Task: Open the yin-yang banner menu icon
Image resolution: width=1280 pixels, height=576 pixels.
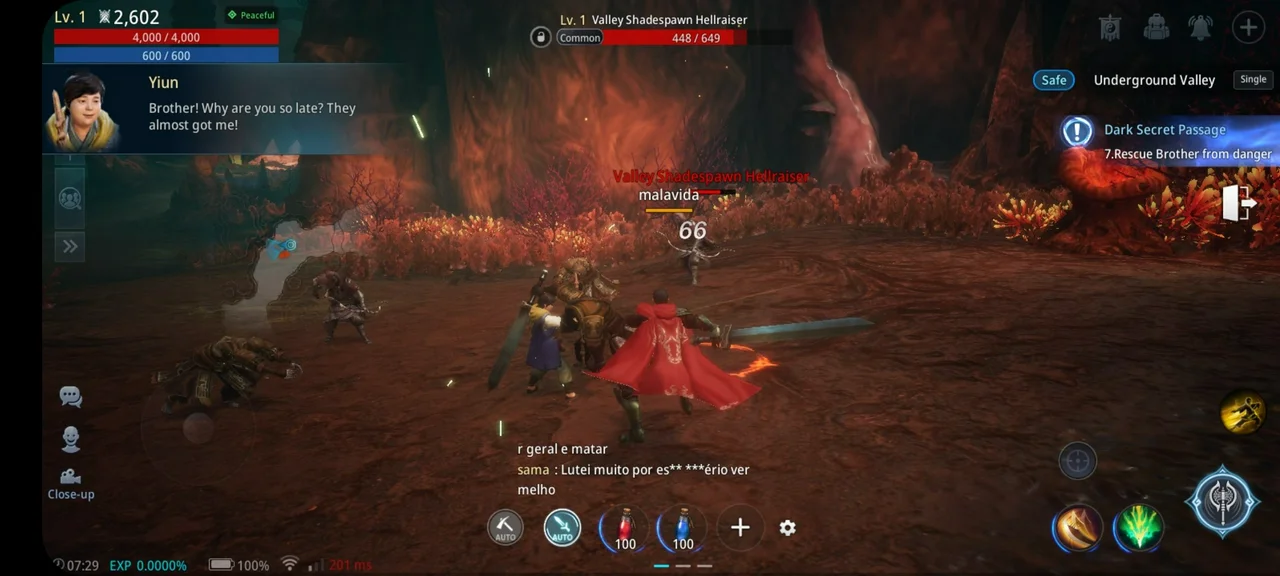Action: point(1110,27)
